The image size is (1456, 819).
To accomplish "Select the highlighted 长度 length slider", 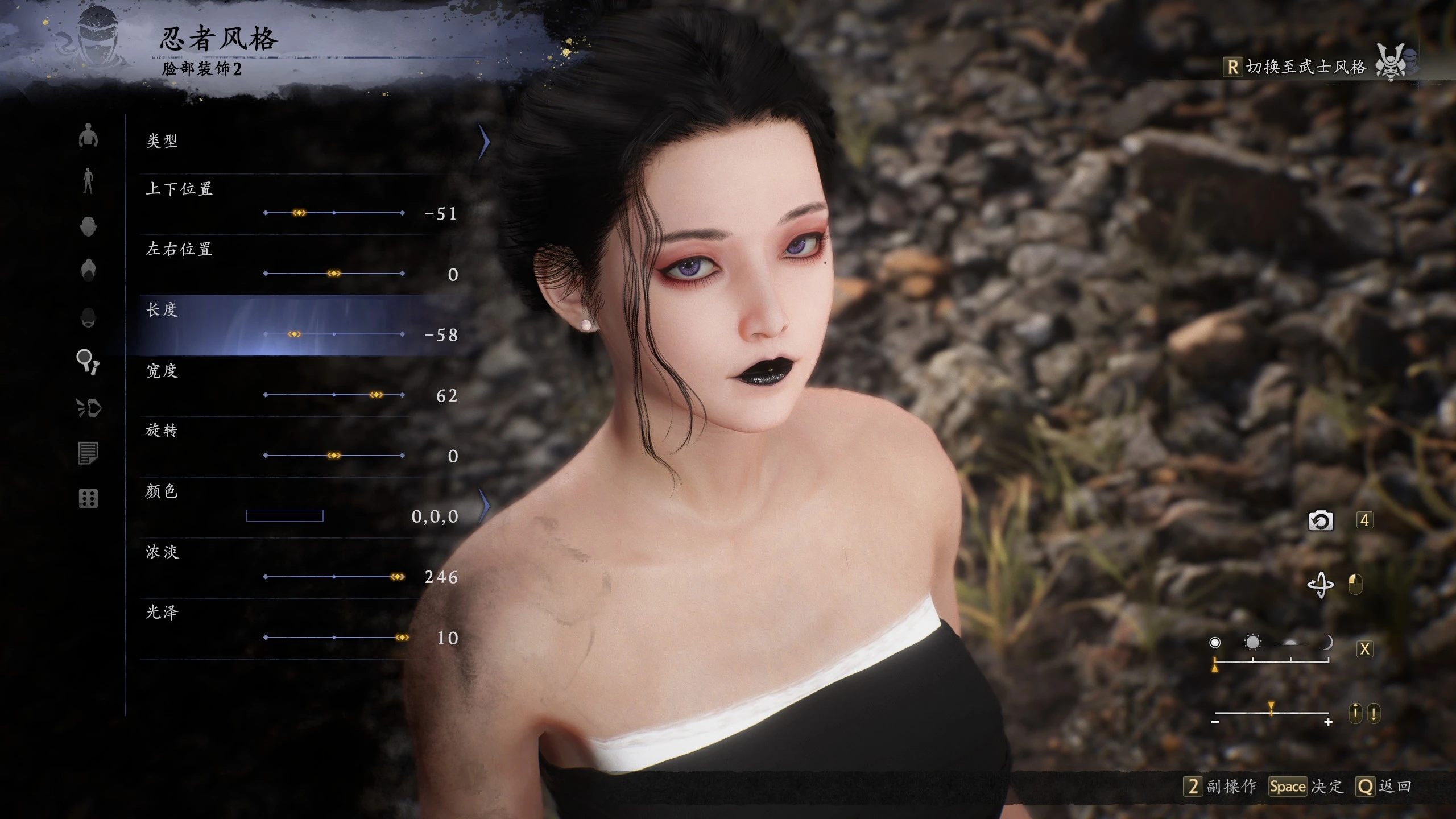I will (x=294, y=334).
